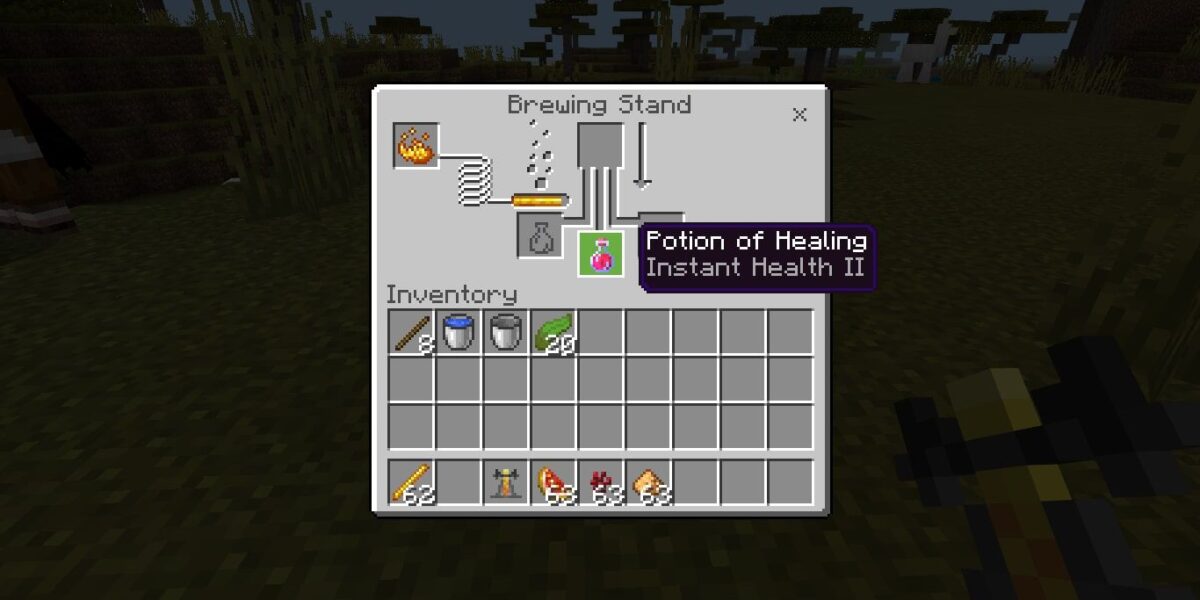Screen dimensions: 1200x600
Task: Click the blaze powder fuel slot
Action: point(416,146)
